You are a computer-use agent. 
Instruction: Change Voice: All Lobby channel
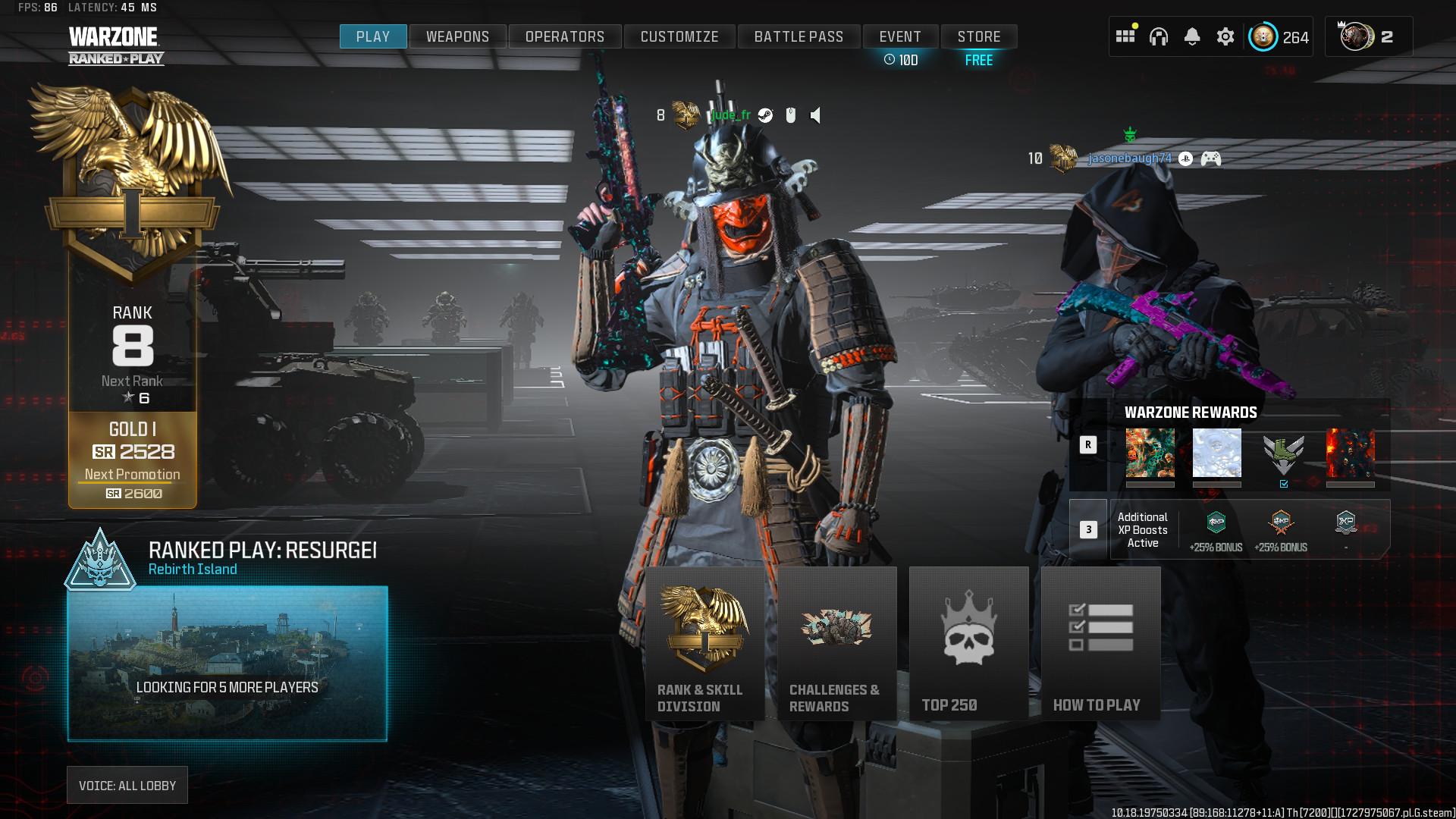pyautogui.click(x=127, y=786)
